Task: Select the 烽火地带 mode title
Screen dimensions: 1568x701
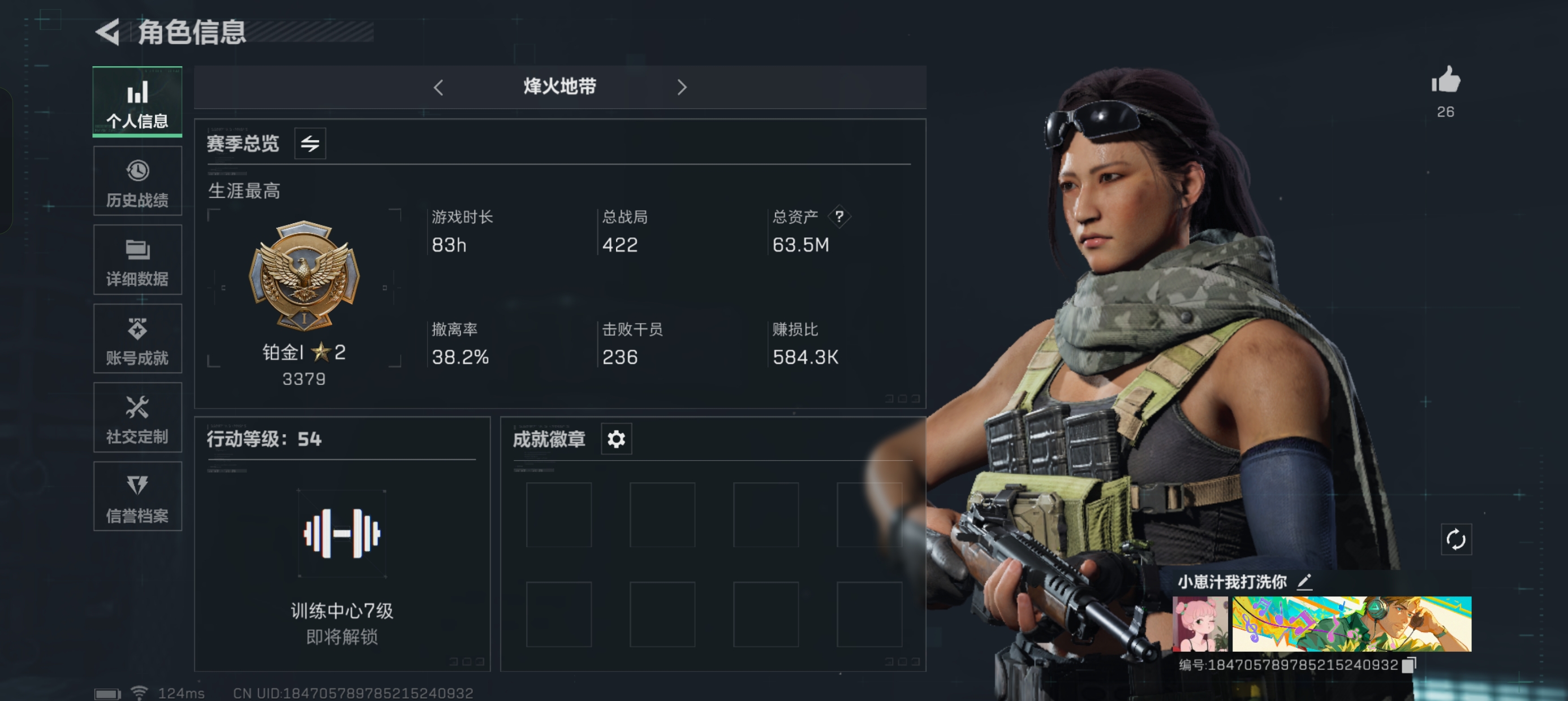Action: coord(560,87)
